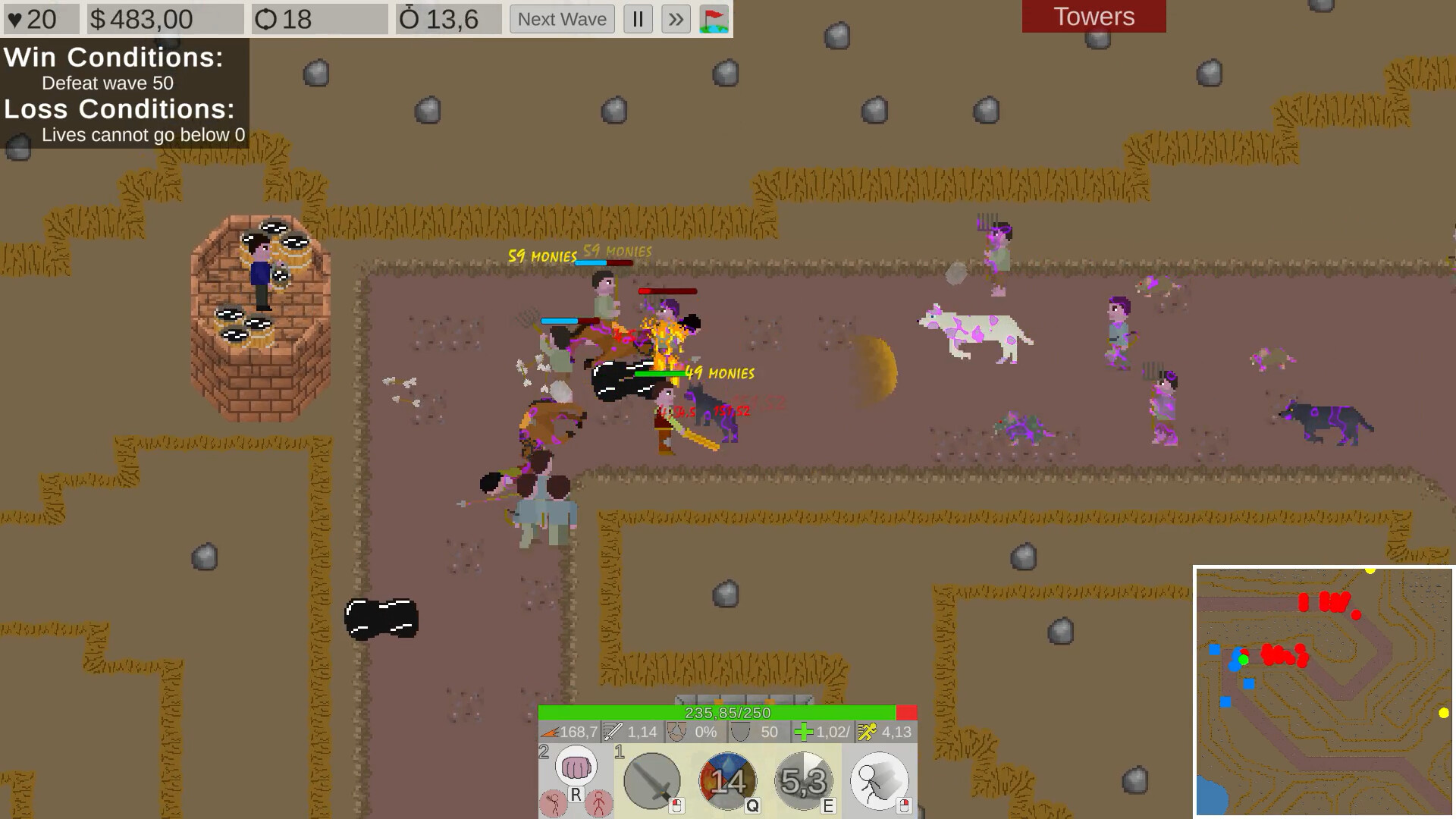Image resolution: width=1456 pixels, height=819 pixels.
Task: Pause the game with the pause button
Action: [x=638, y=19]
